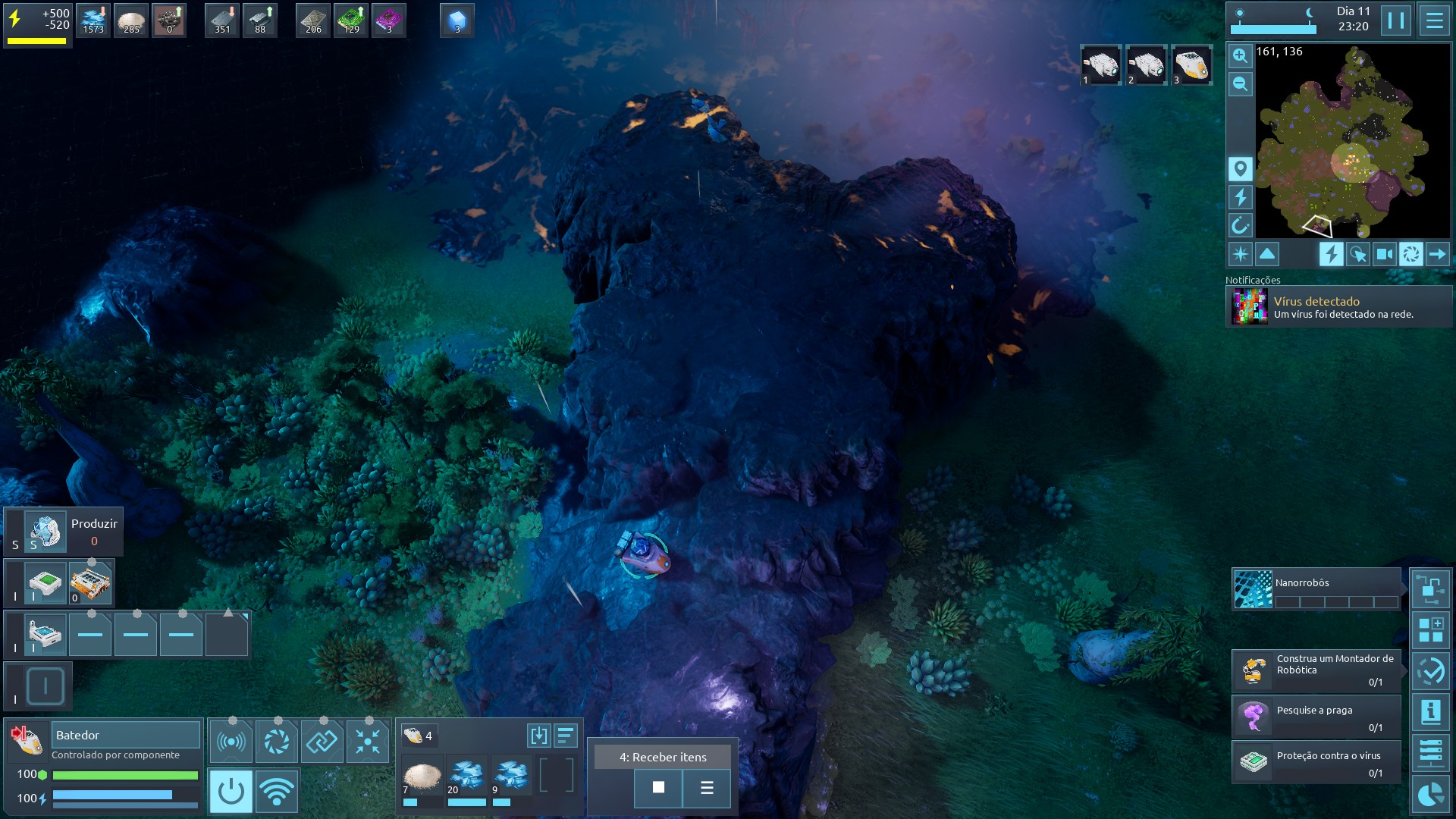Open the Construa um Montador de Robótica objective
This screenshot has width=1456, height=819.
point(1316,670)
